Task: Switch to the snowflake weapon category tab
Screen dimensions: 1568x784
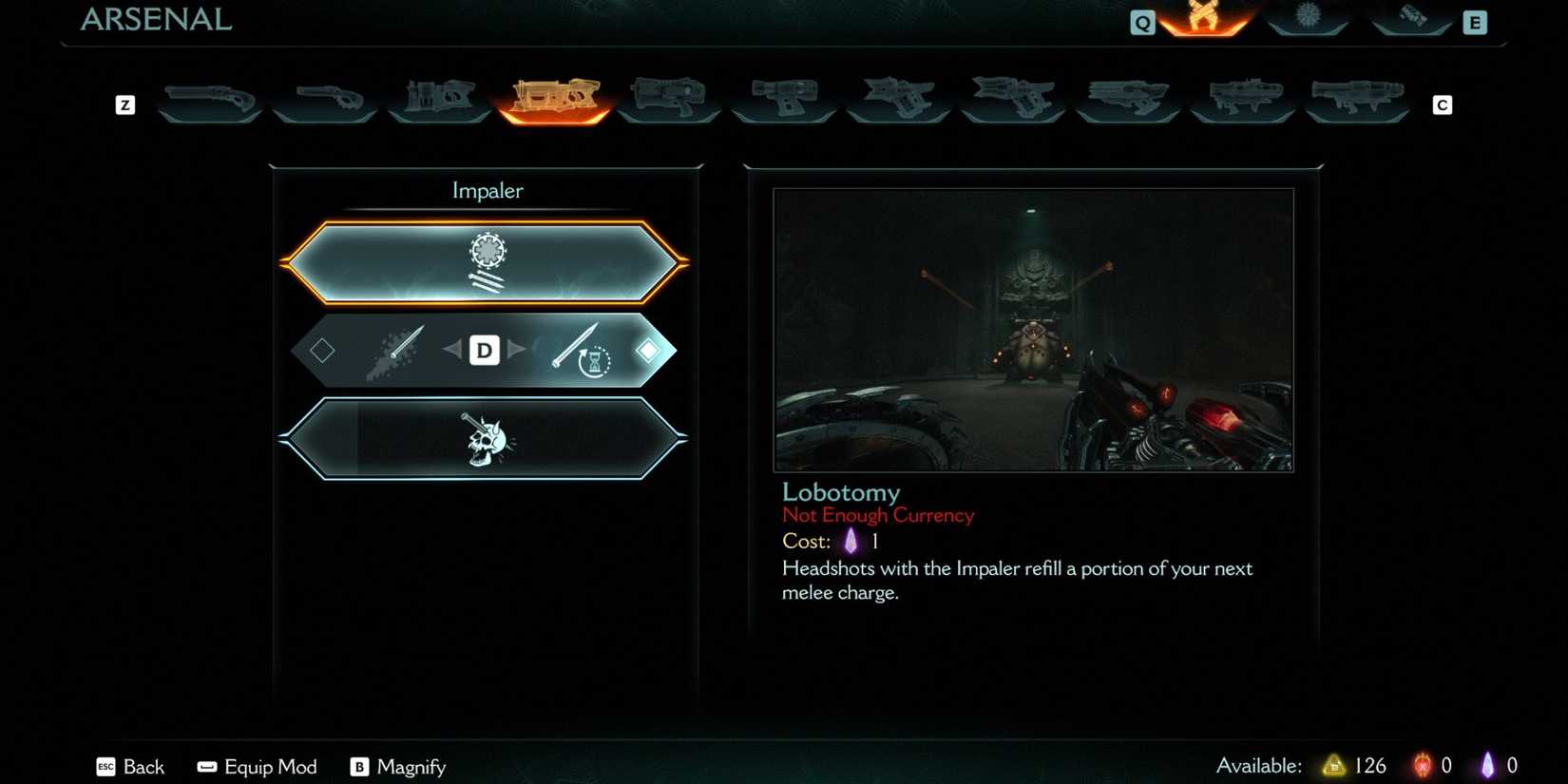Action: click(x=1308, y=19)
